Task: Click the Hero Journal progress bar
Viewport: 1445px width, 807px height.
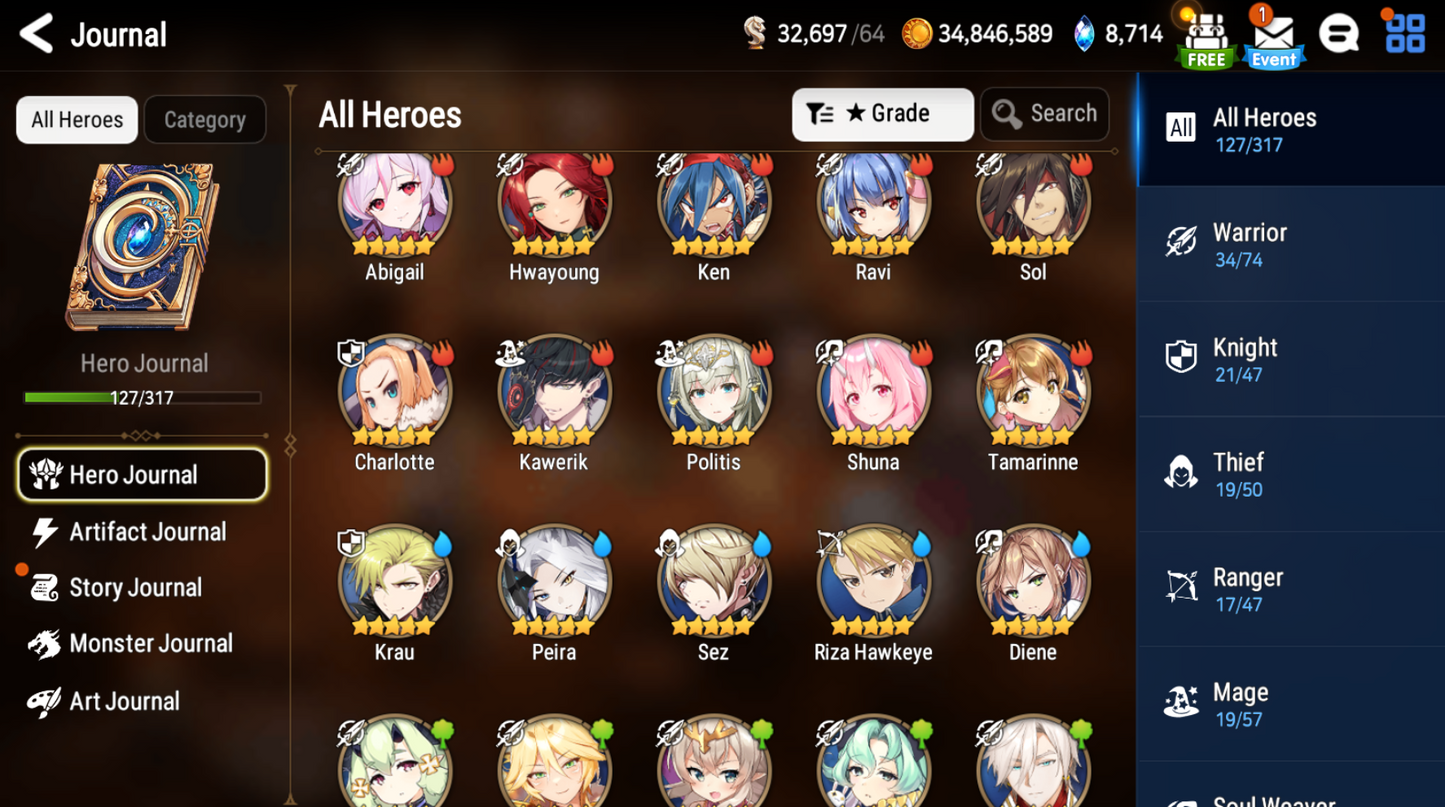Action: click(x=144, y=396)
